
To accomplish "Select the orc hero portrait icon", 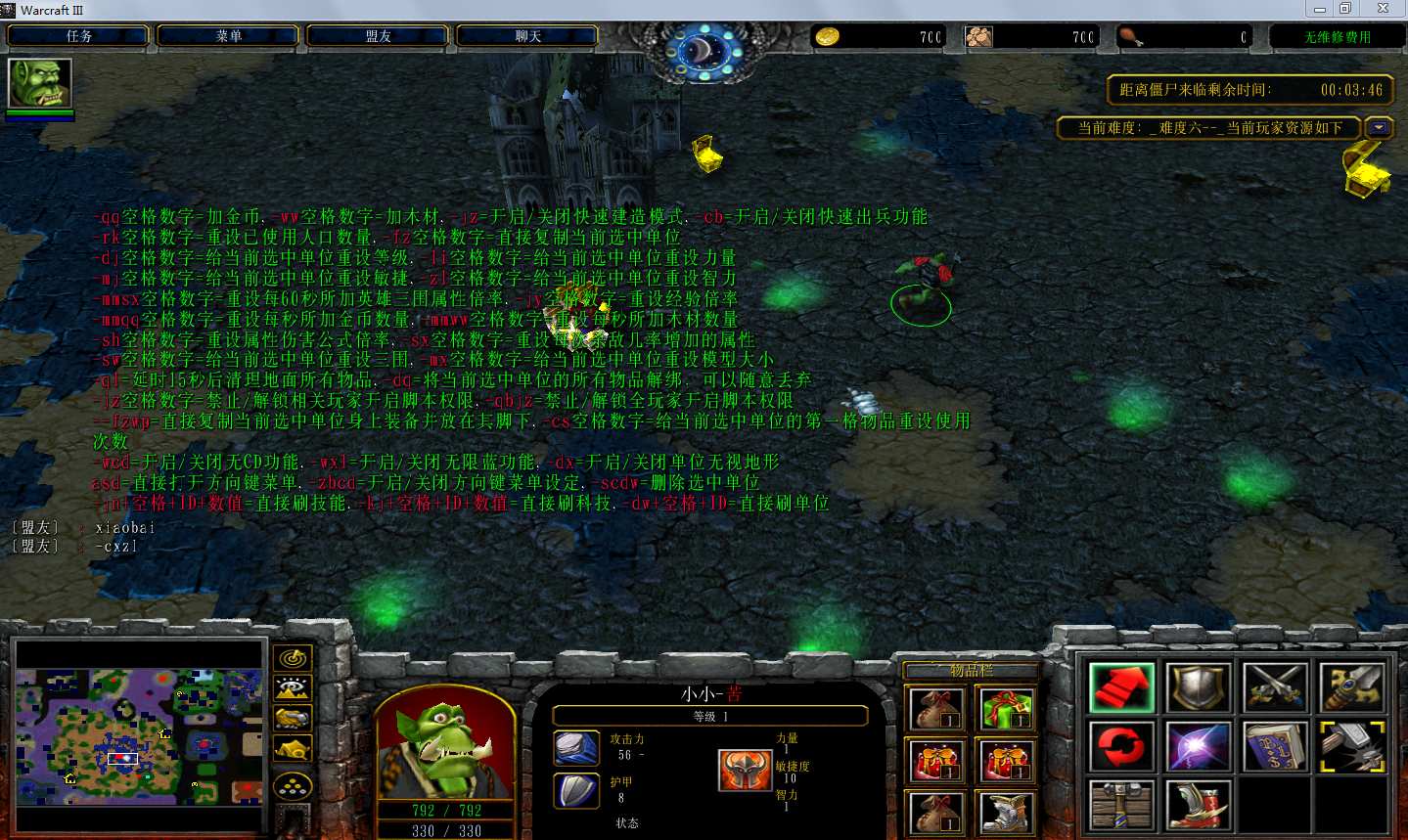I will [40, 83].
